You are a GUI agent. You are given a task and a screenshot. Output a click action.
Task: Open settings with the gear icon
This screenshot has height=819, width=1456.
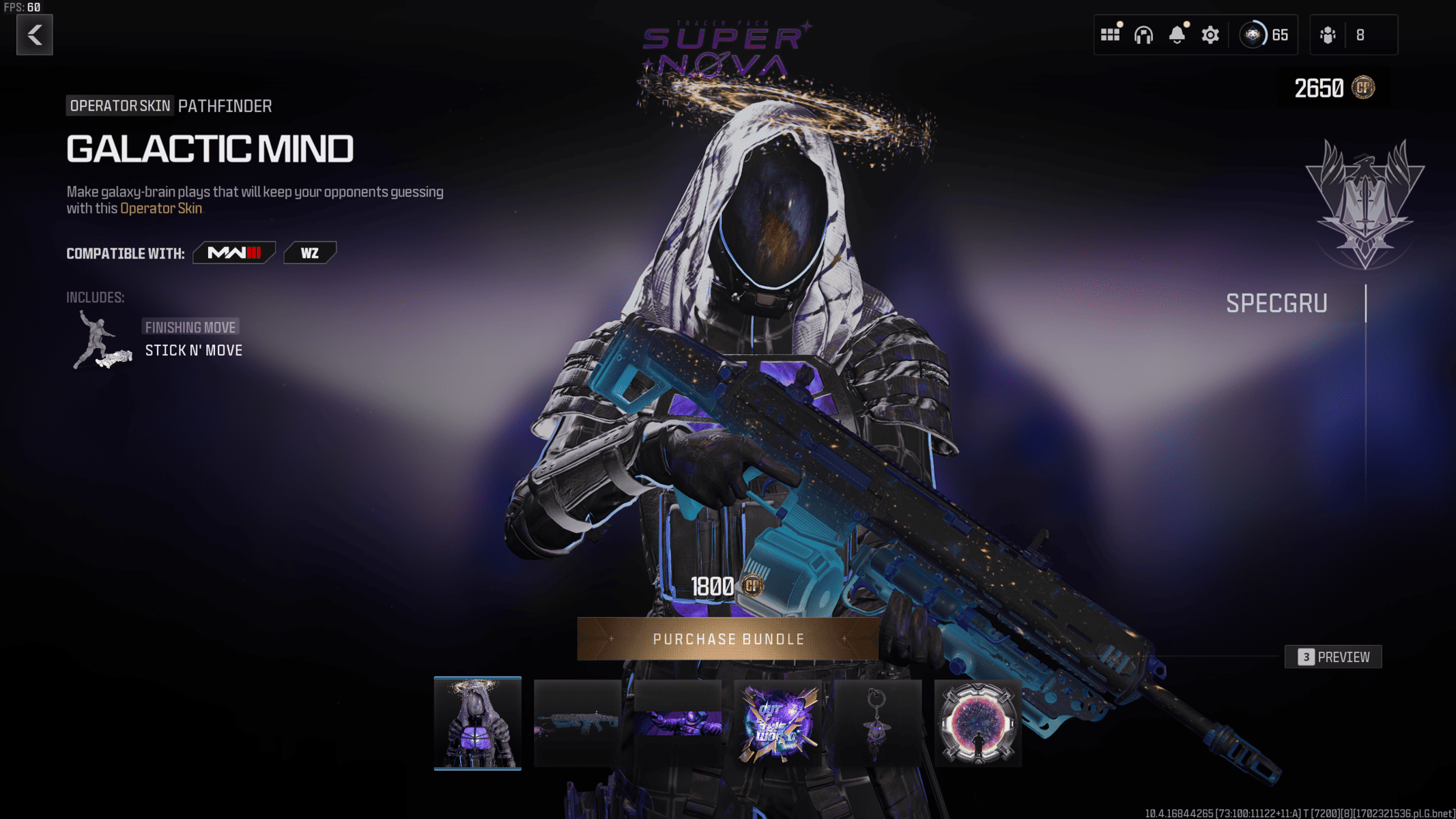(1209, 34)
